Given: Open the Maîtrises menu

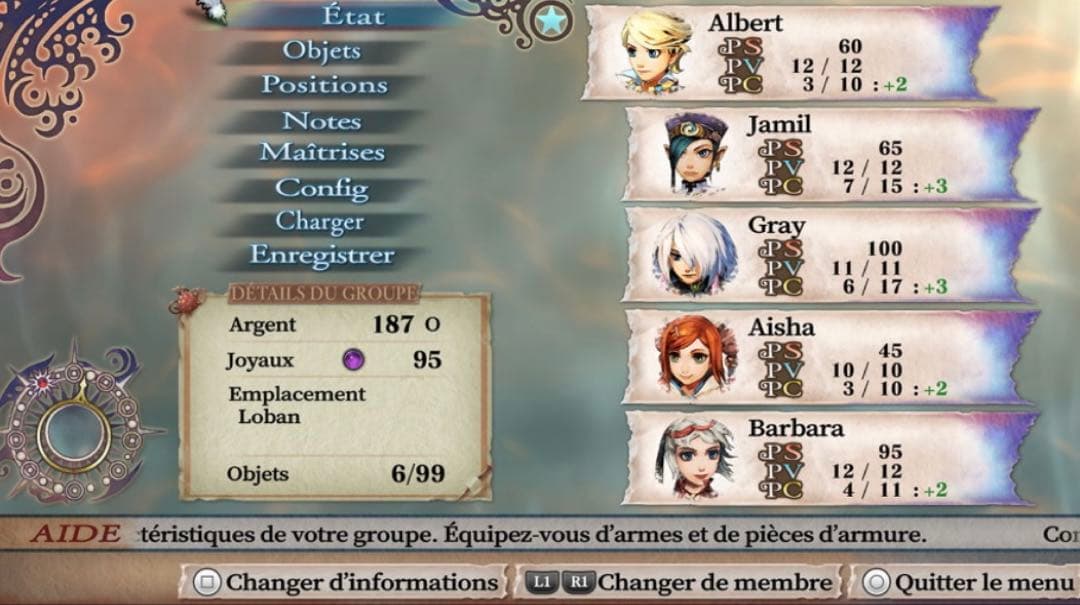Looking at the screenshot, I should [322, 153].
